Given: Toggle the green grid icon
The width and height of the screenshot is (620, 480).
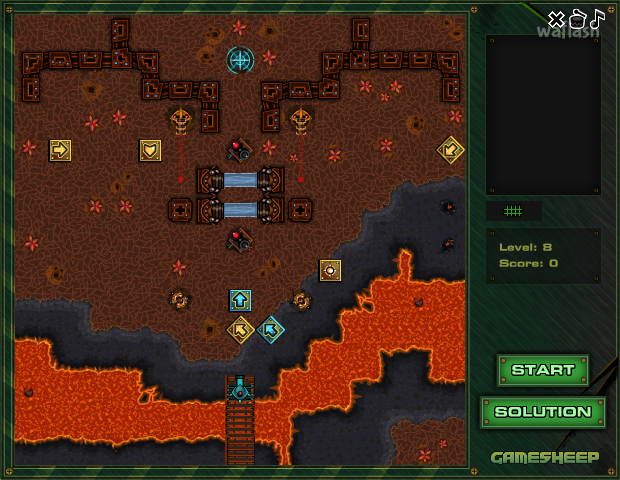Looking at the screenshot, I should coord(514,211).
